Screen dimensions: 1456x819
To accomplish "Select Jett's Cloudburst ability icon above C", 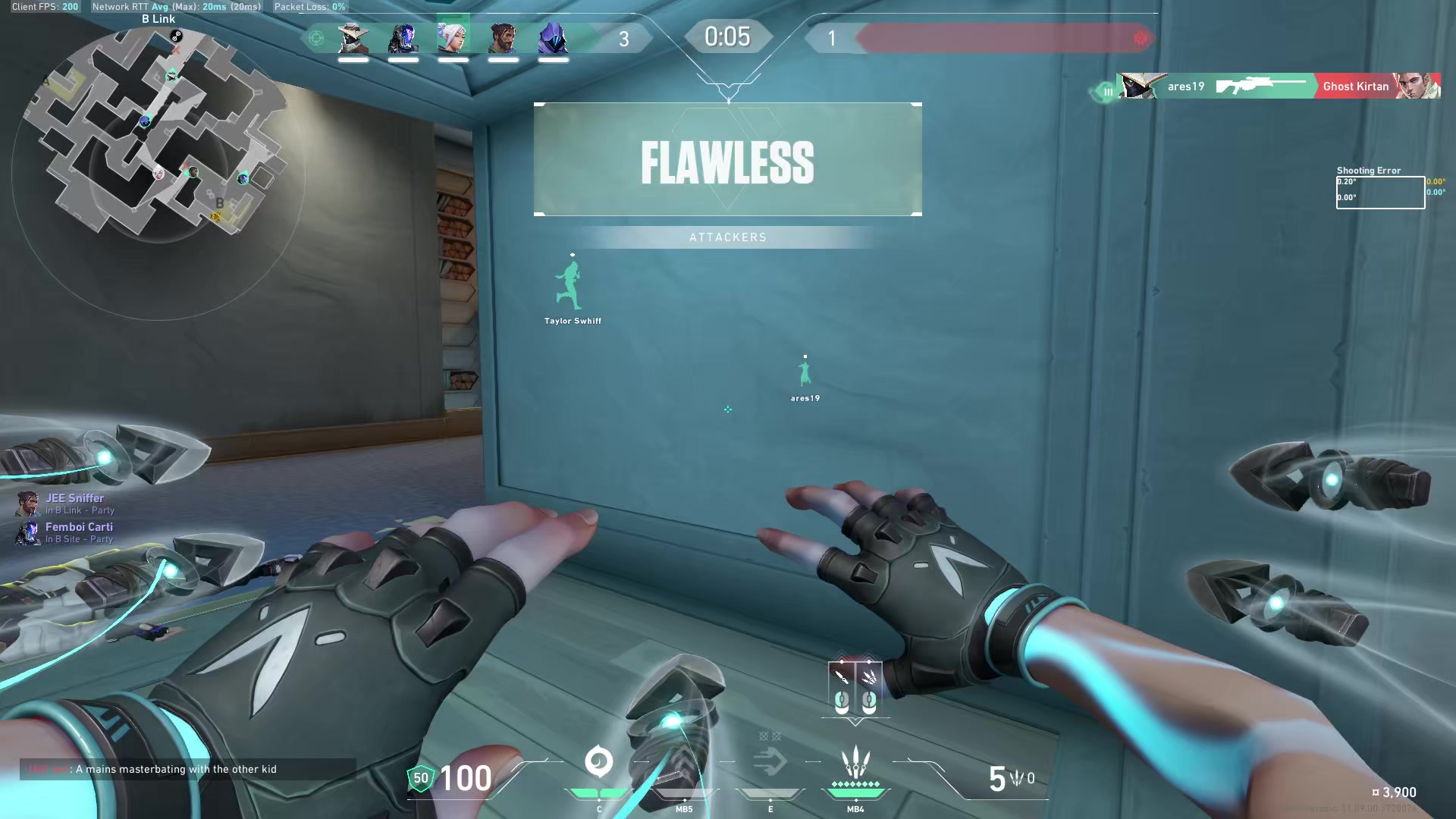I will (599, 761).
